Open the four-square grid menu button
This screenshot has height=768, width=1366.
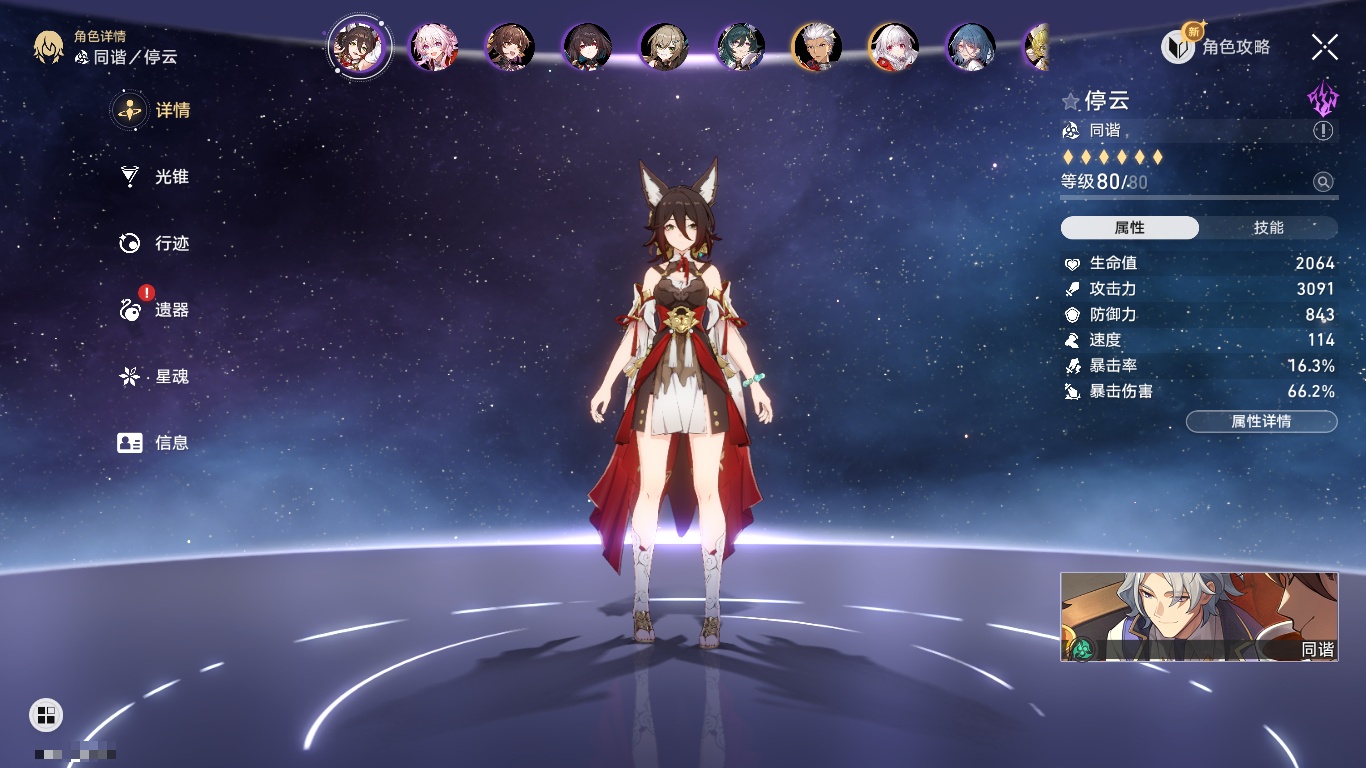pyautogui.click(x=45, y=714)
